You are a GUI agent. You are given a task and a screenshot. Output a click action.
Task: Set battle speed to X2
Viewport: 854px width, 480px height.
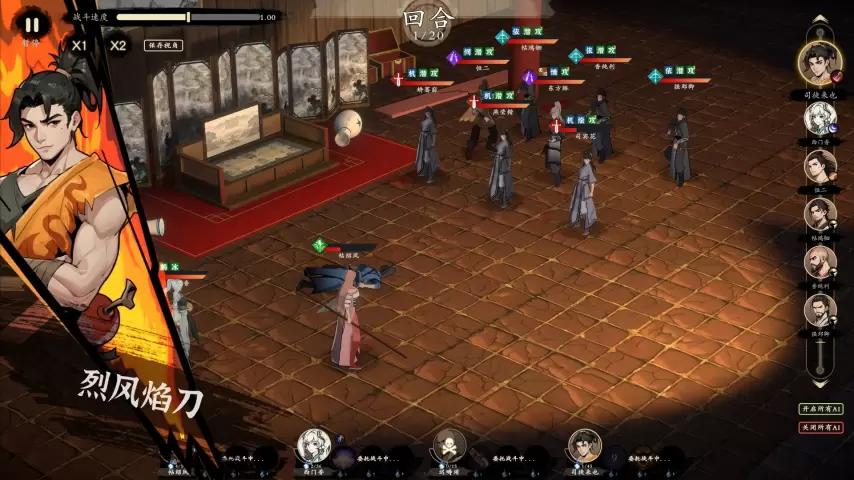click(118, 45)
